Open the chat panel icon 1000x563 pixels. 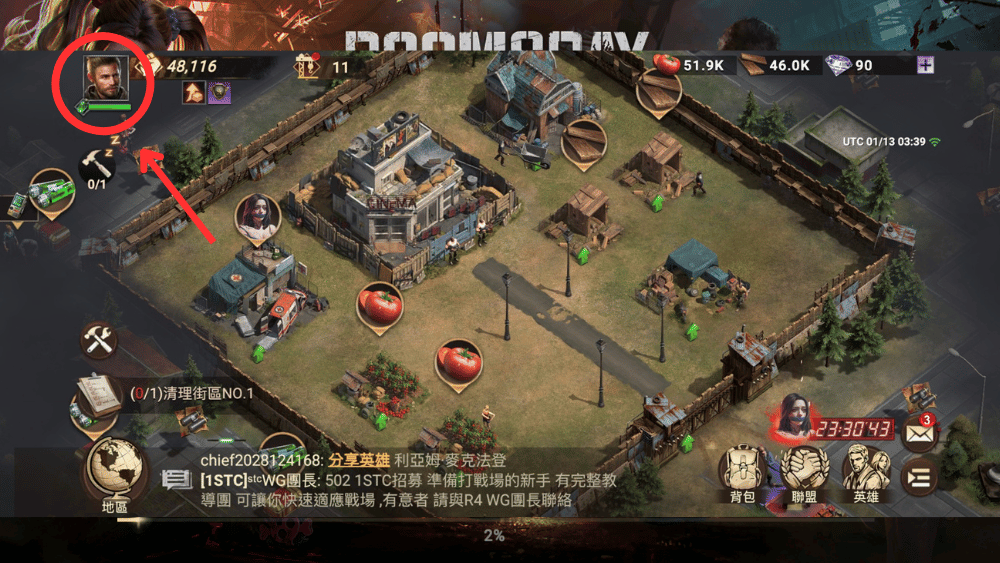point(177,480)
